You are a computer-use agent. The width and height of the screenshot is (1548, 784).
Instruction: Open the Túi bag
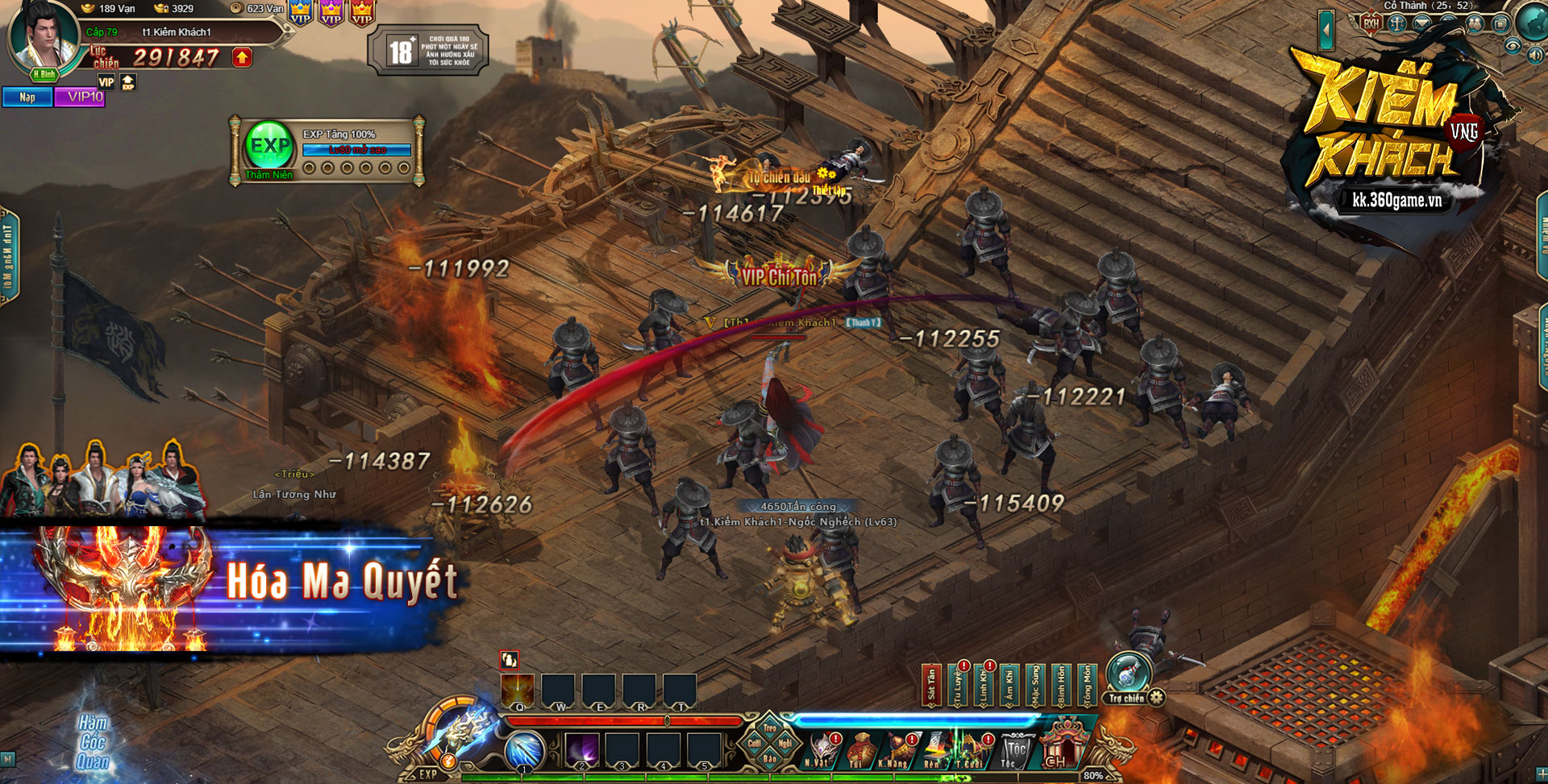point(858,750)
